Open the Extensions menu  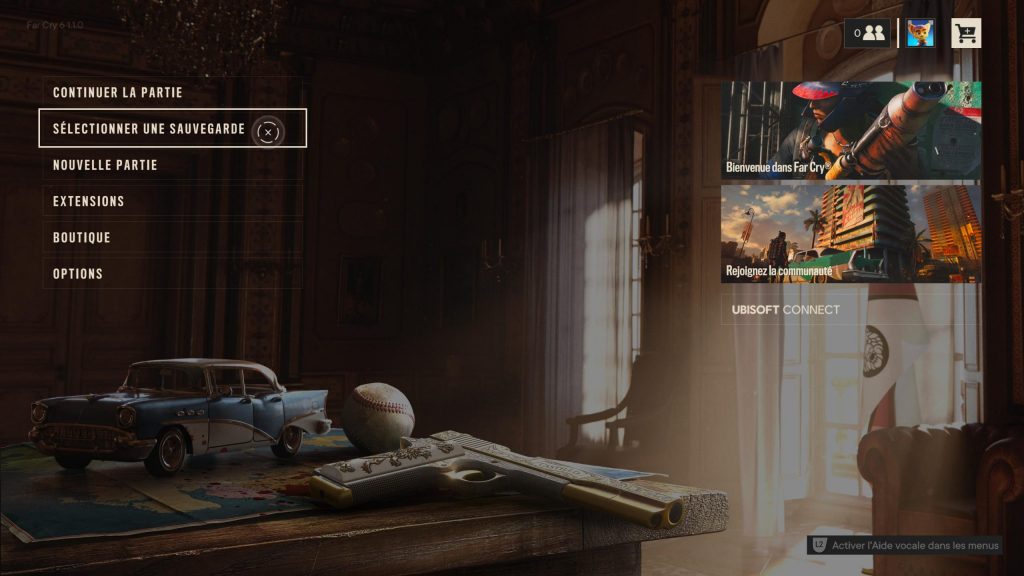[x=89, y=201]
